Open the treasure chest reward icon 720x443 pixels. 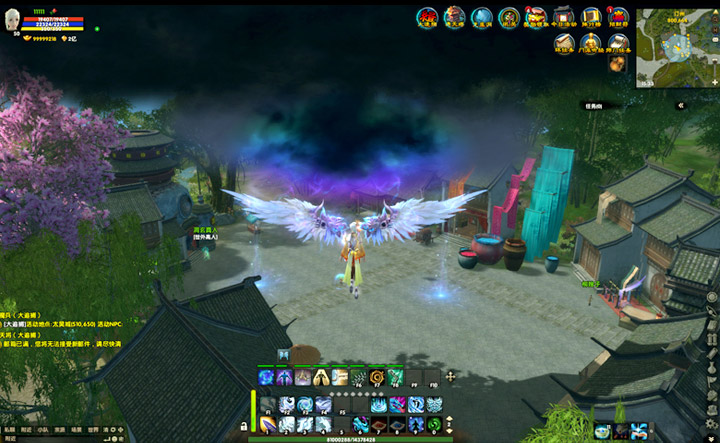click(x=535, y=17)
